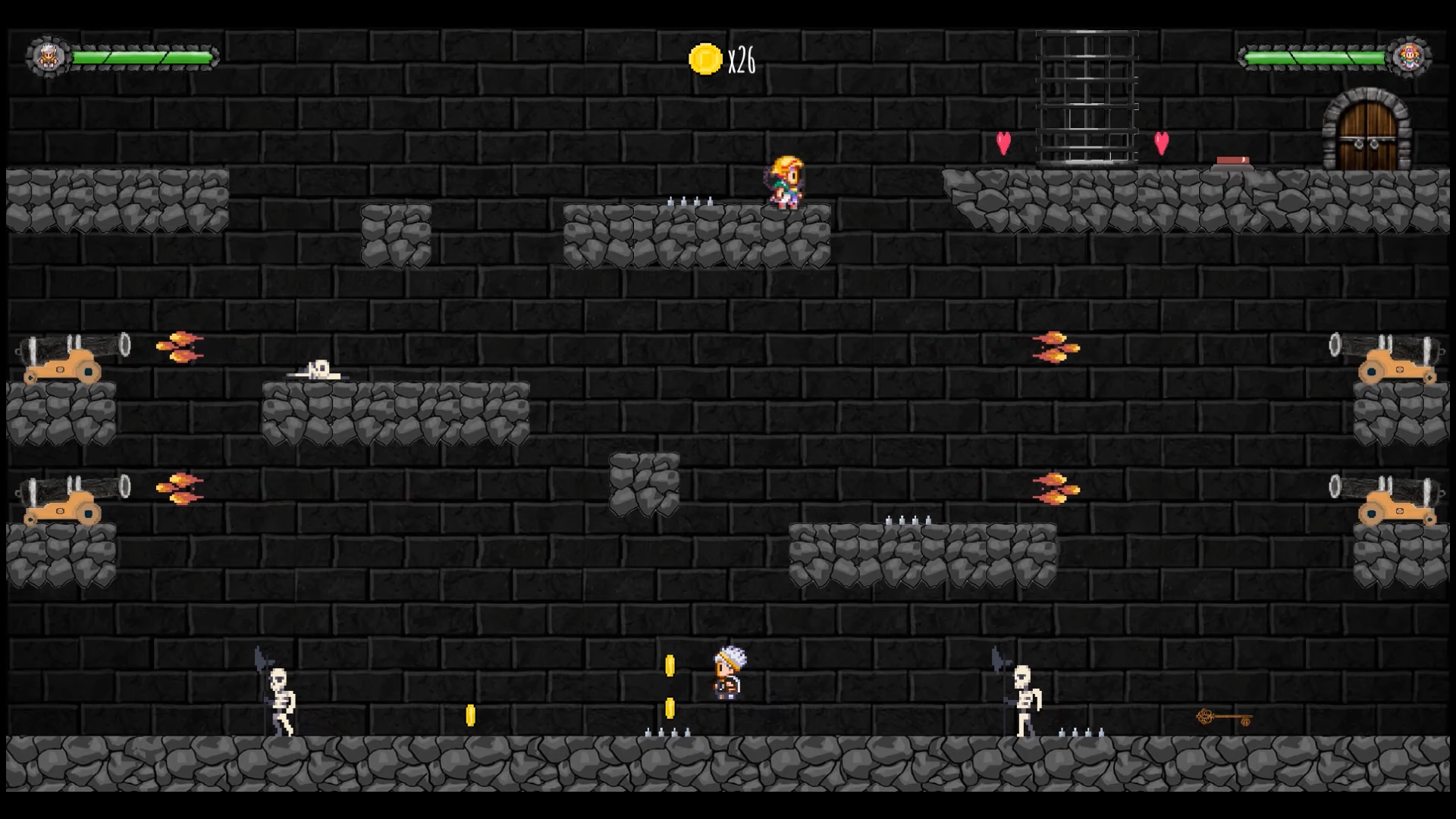Click the x26 coin counter text
Screen dimensions: 1456x819
click(x=741, y=61)
